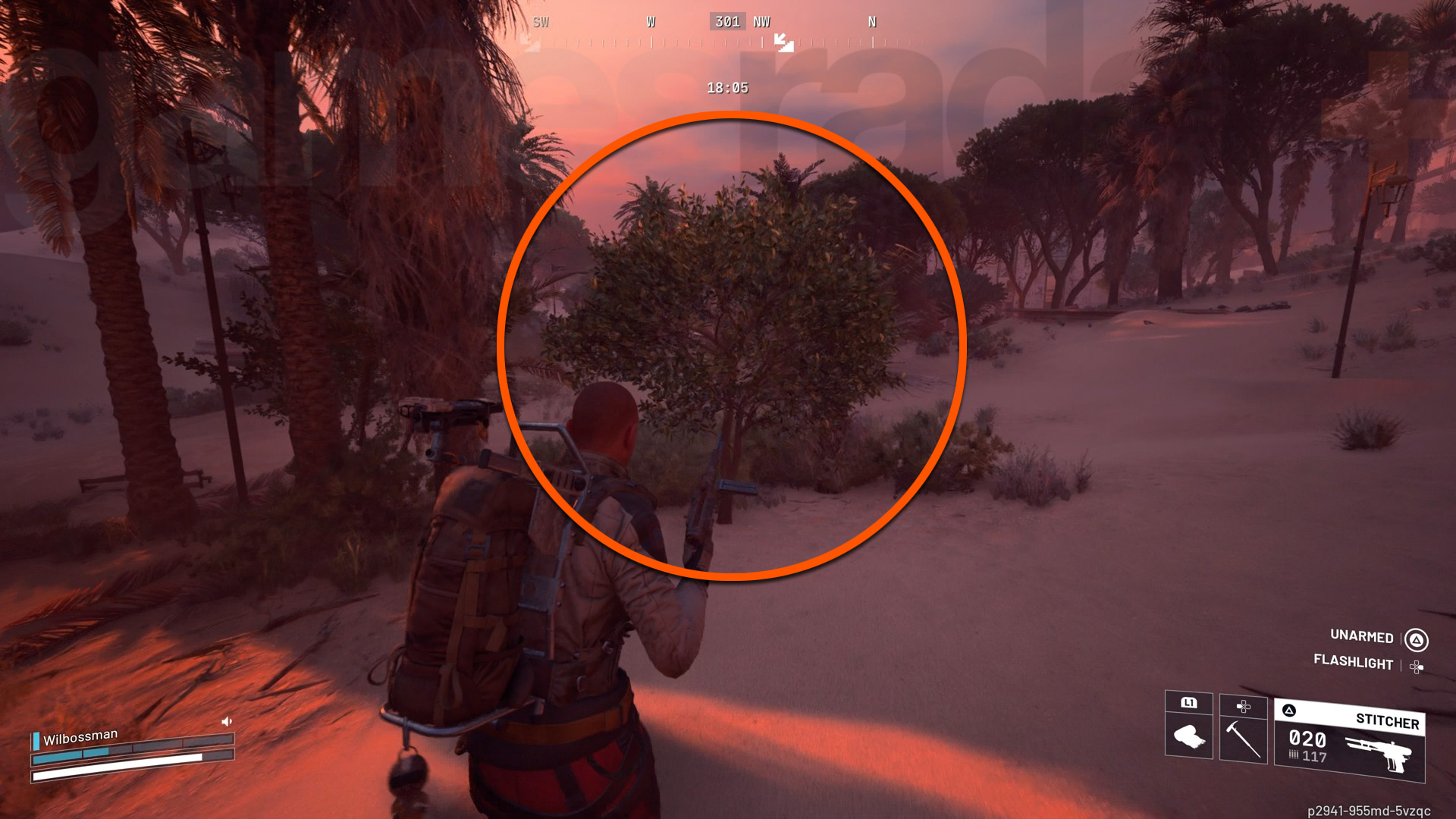
Task: Toggle the FLASHLIGHT label on
Action: pos(1351,663)
